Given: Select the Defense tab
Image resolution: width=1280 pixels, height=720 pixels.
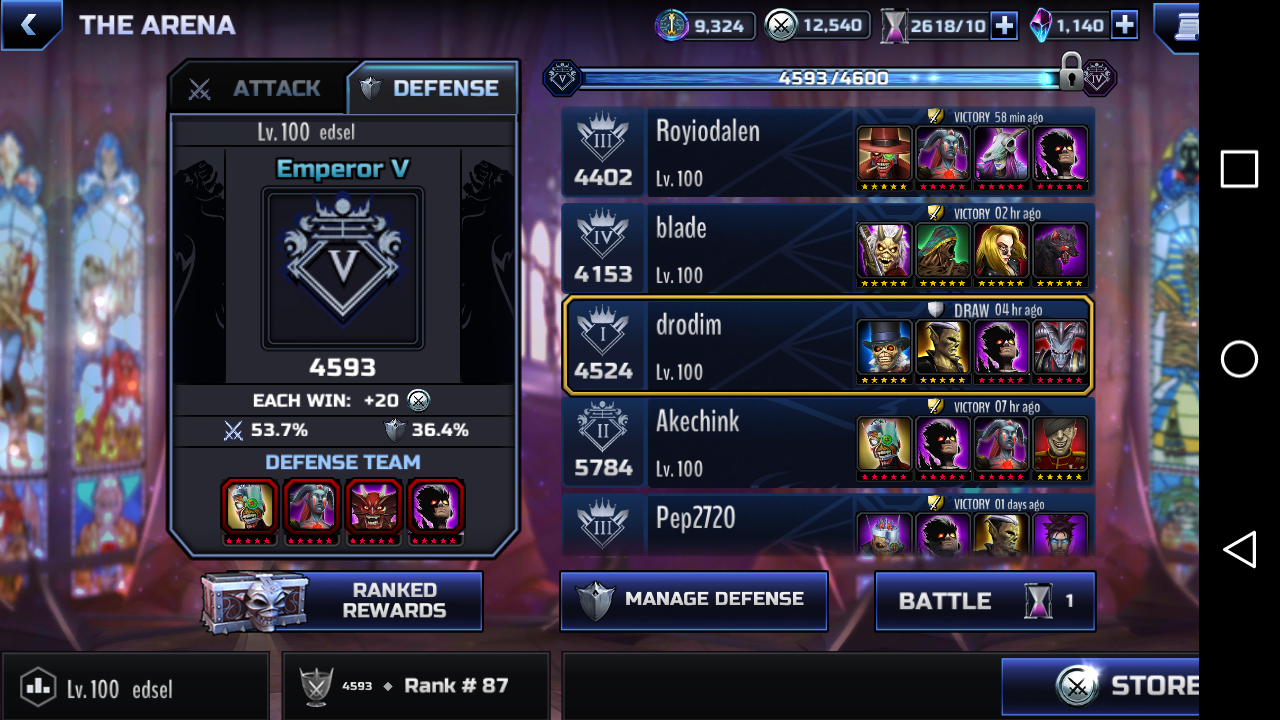Looking at the screenshot, I should point(432,89).
